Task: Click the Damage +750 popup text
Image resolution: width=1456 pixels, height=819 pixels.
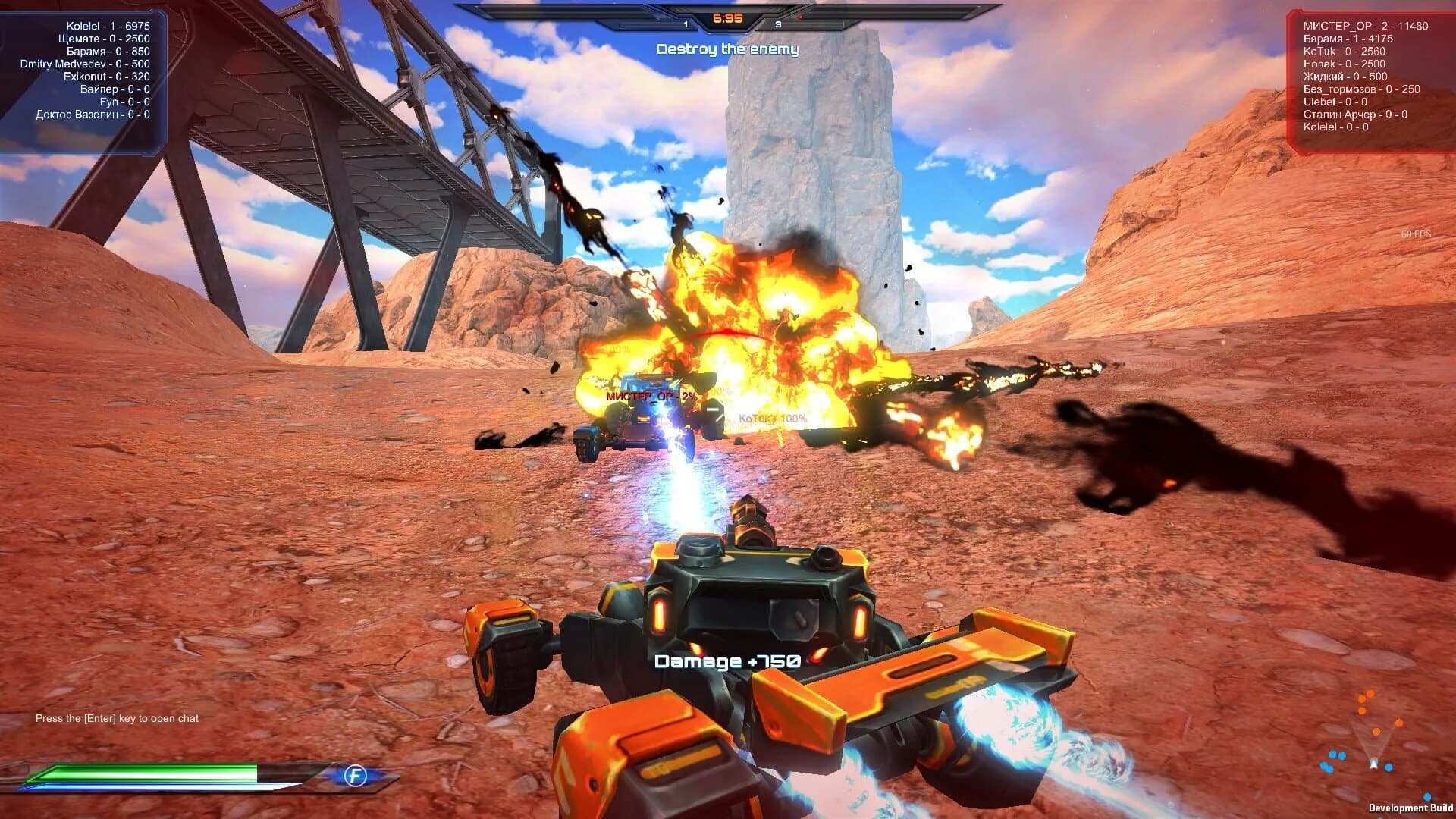Action: pyautogui.click(x=727, y=661)
